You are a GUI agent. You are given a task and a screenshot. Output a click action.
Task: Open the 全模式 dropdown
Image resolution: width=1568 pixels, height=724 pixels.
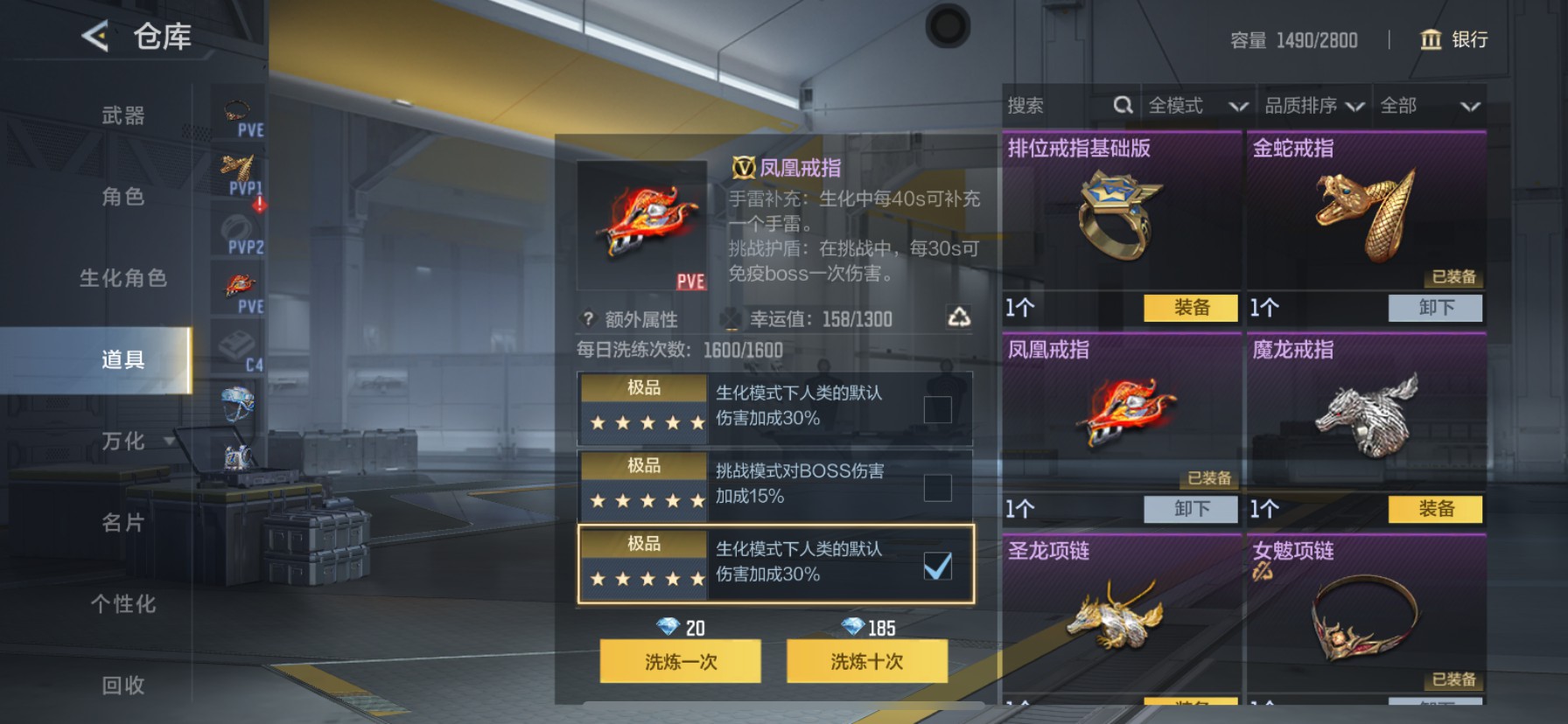point(1195,105)
